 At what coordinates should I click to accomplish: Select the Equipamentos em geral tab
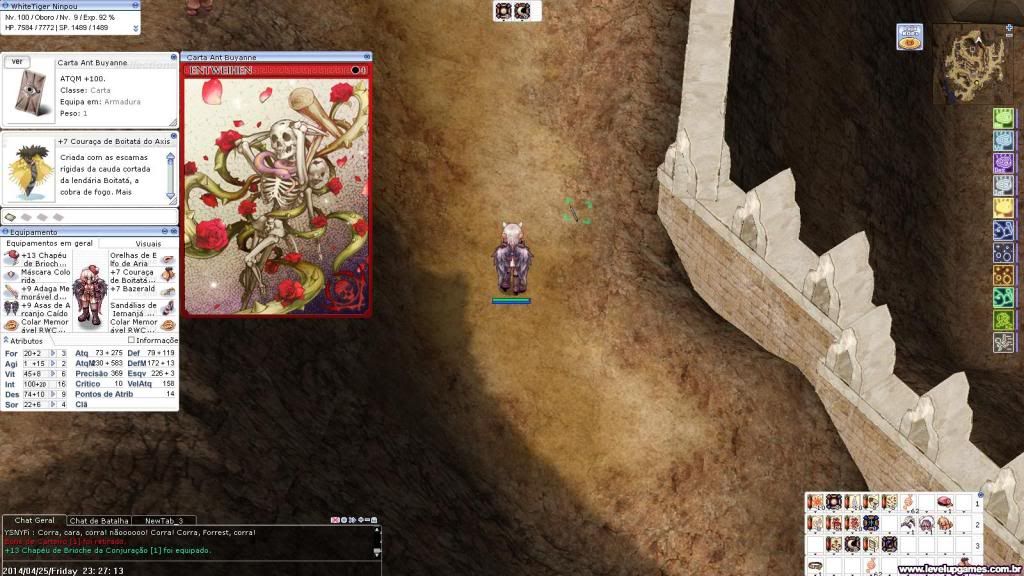click(49, 243)
